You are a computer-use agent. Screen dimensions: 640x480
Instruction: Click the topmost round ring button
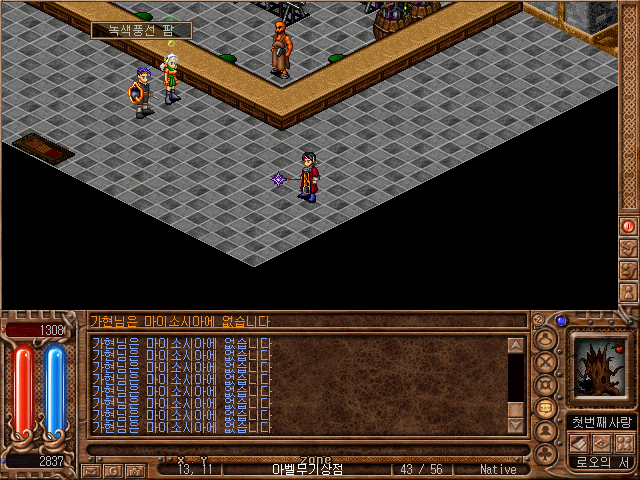coord(546,337)
